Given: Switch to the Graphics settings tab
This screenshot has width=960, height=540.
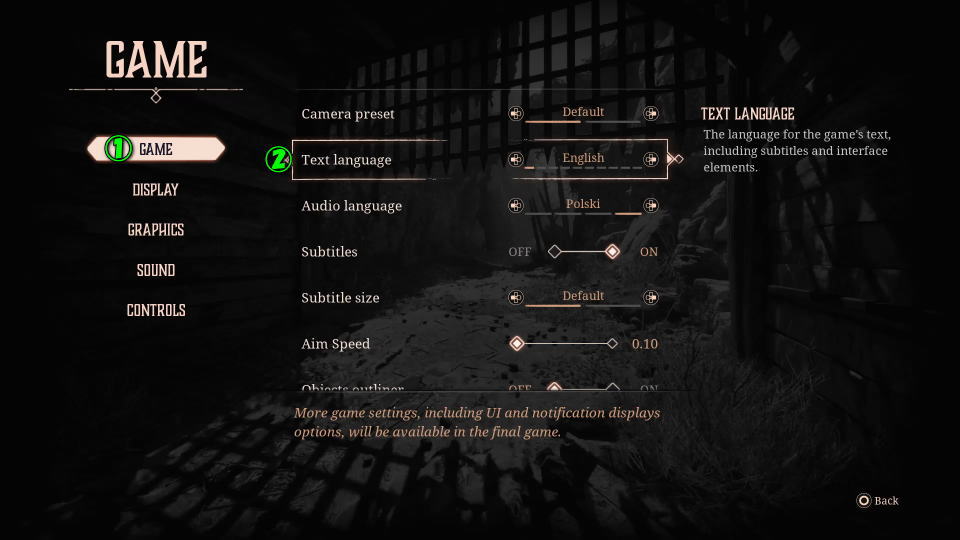Looking at the screenshot, I should 156,230.
